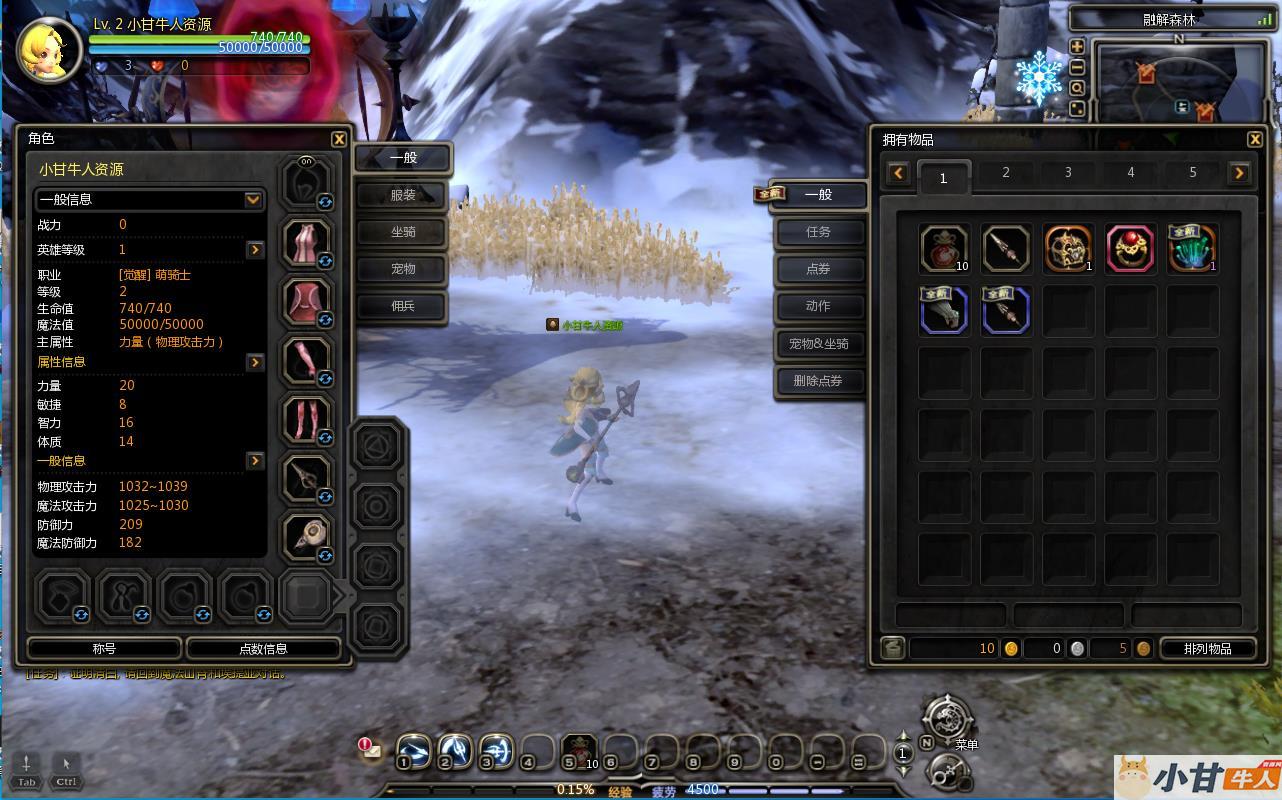Open the 宠物 pet equipment tab
1282x800 pixels.
(x=403, y=269)
